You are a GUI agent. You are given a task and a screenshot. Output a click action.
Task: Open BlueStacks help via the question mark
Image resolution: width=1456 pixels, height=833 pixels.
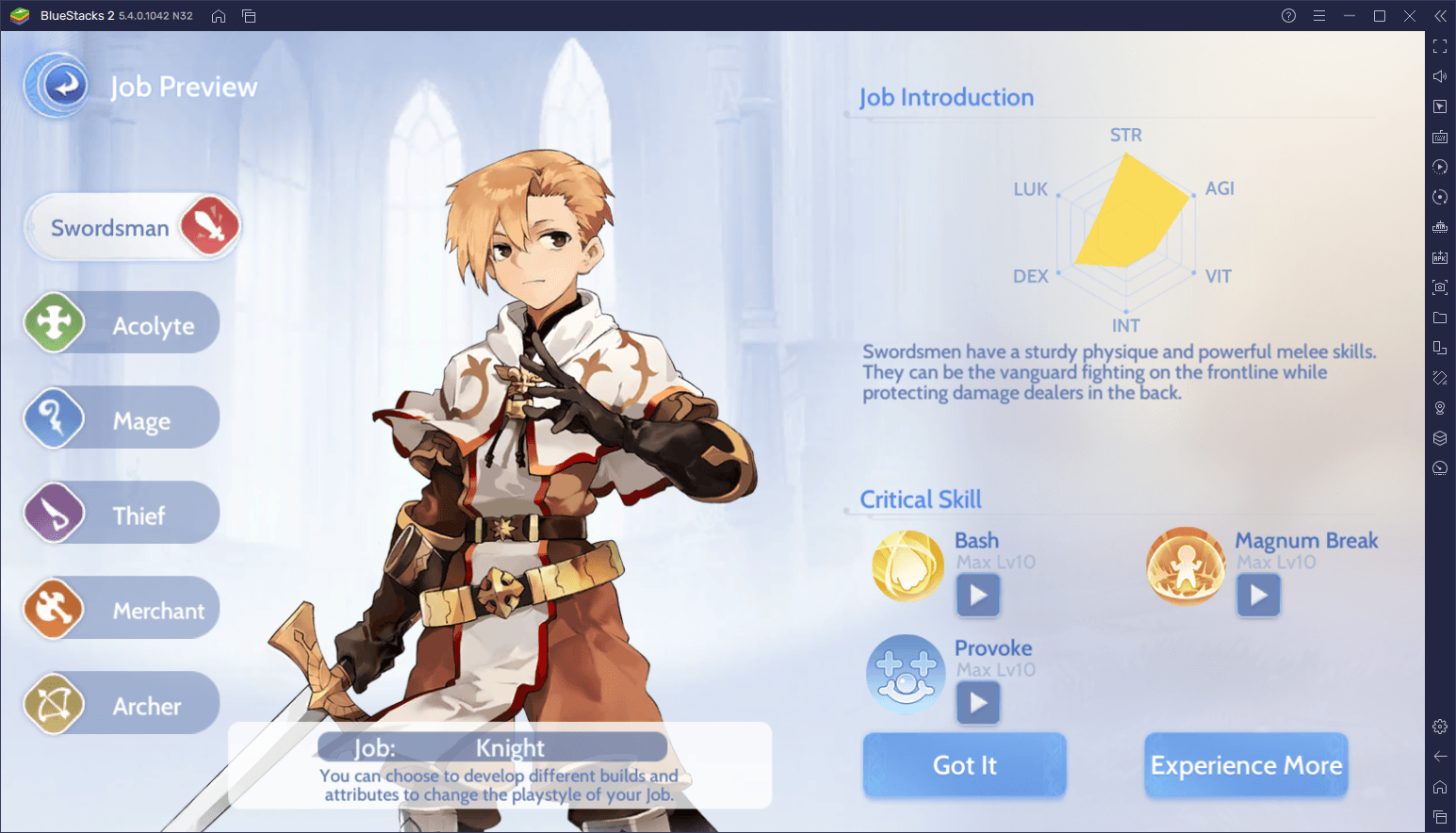(x=1288, y=15)
